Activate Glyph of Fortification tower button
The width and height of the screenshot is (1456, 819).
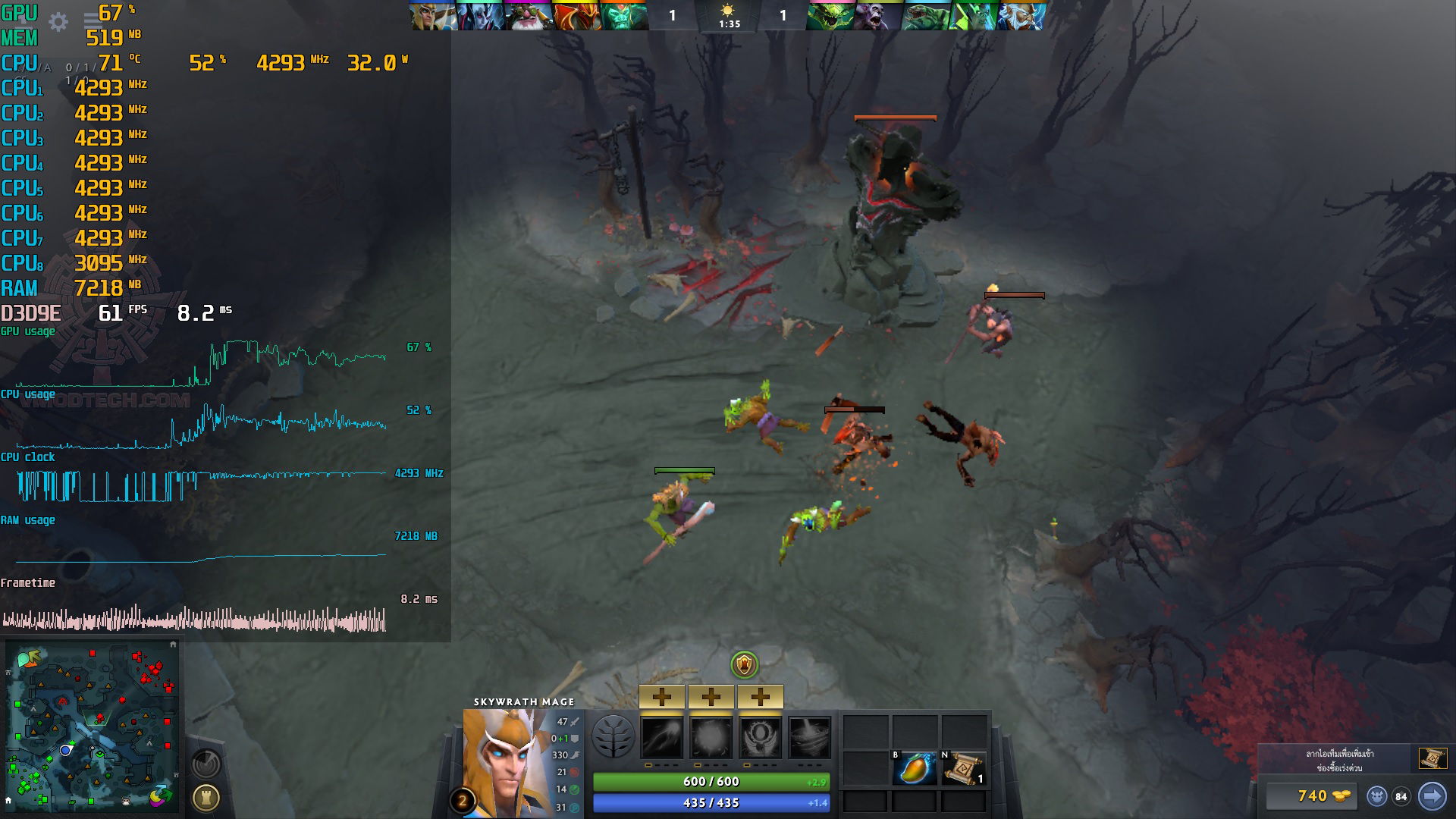(206, 797)
